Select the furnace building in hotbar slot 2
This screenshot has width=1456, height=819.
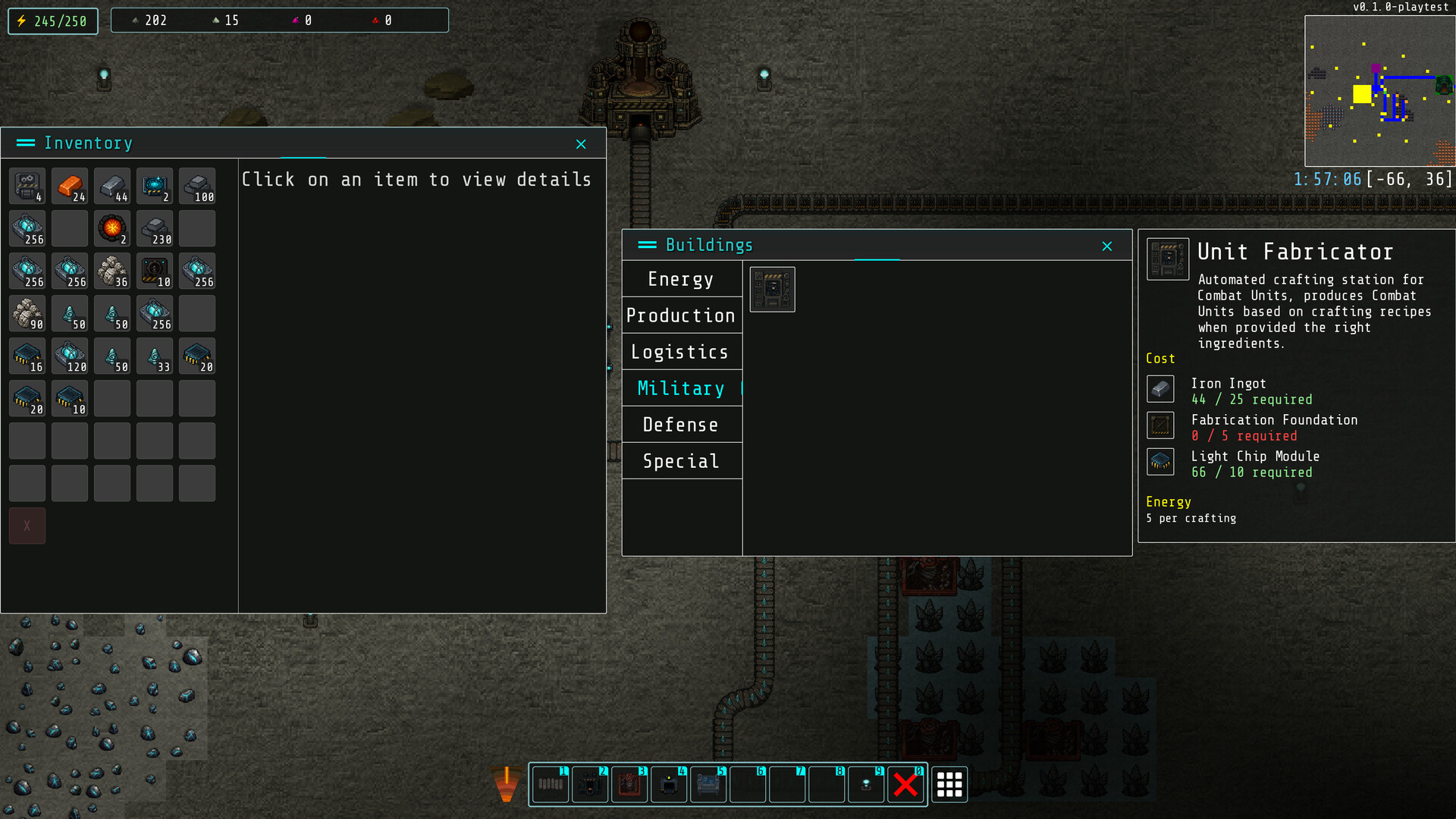pyautogui.click(x=590, y=785)
